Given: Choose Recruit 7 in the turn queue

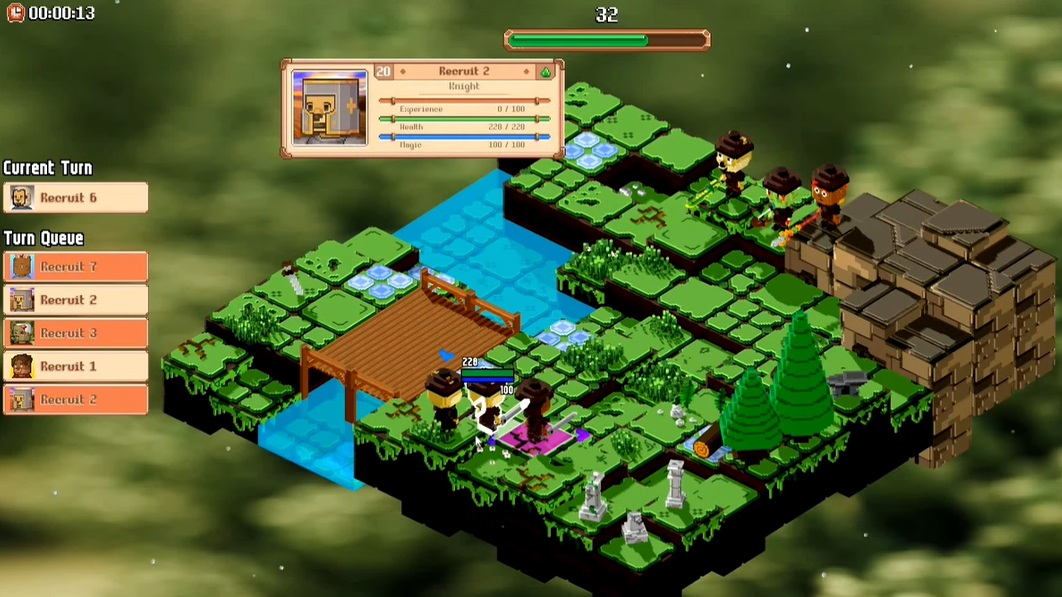Looking at the screenshot, I should click(x=76, y=267).
